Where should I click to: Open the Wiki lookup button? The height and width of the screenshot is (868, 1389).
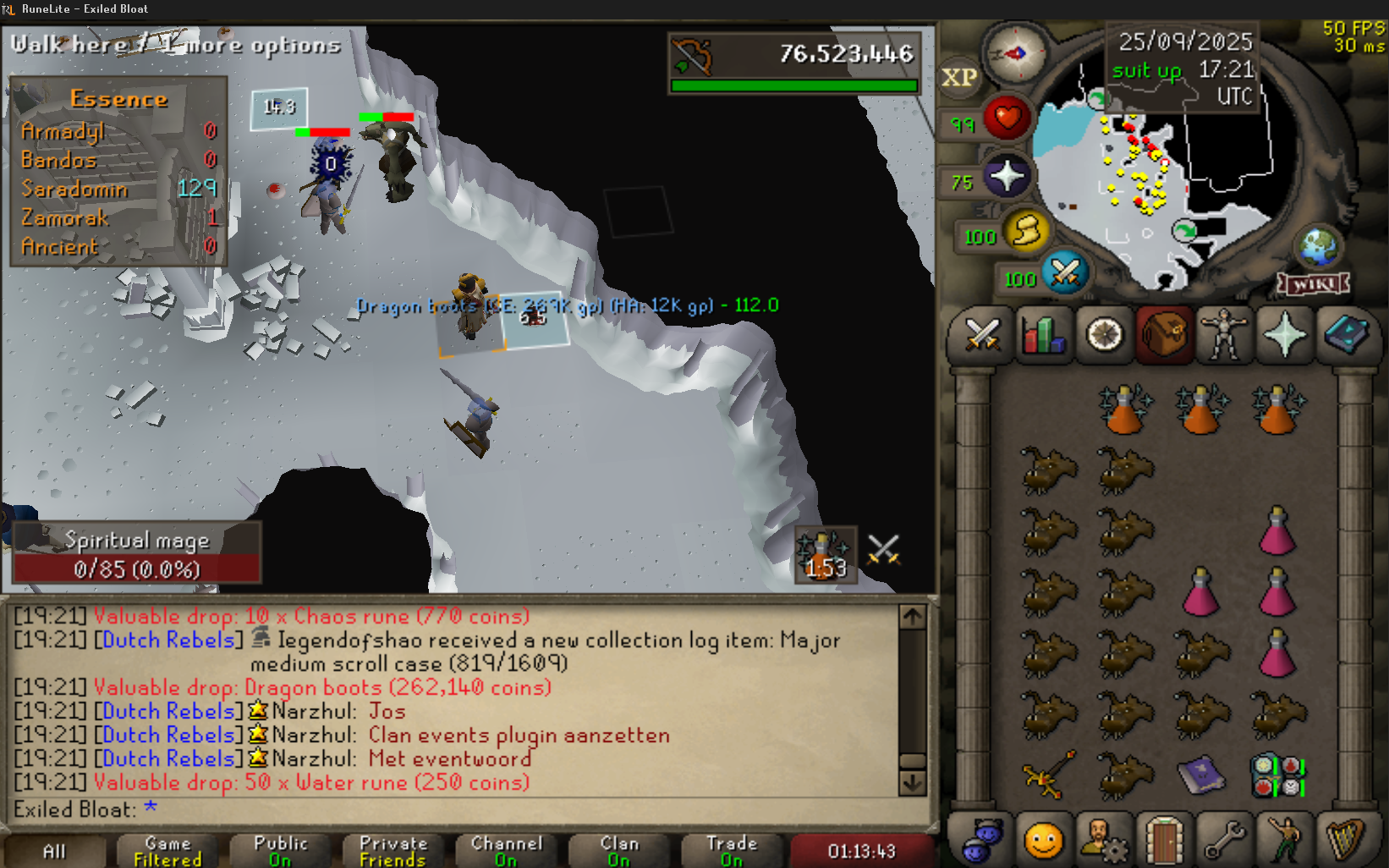tap(1314, 284)
